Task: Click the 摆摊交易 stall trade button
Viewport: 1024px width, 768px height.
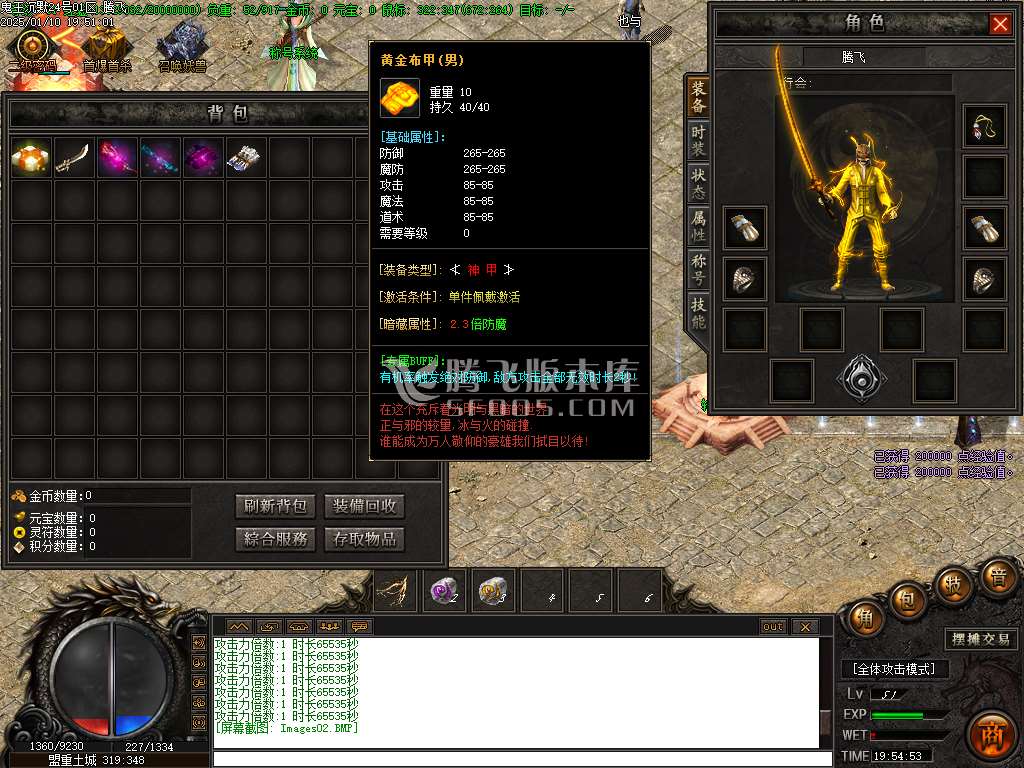Action: (979, 639)
